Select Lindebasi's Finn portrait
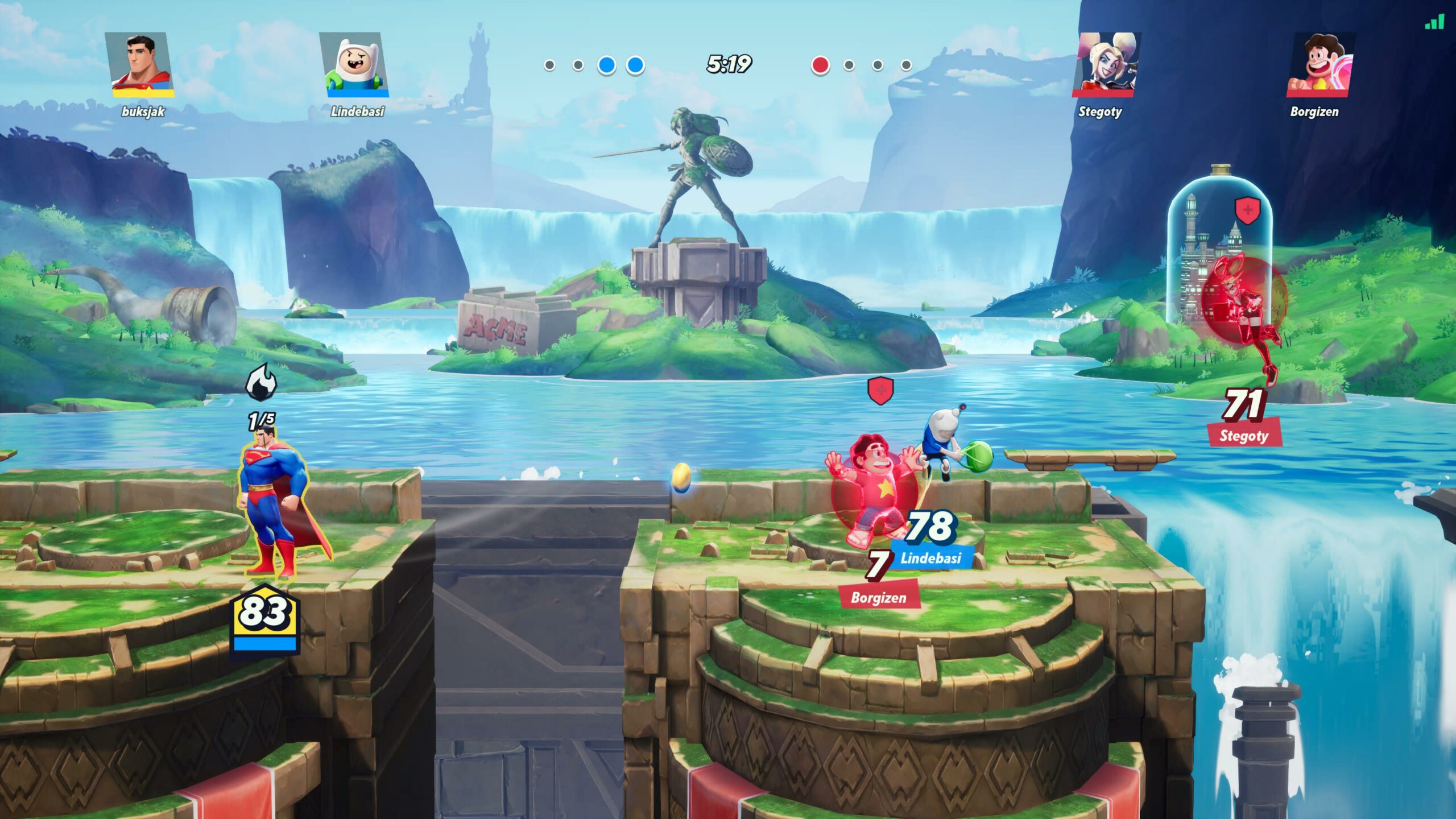 pos(355,64)
